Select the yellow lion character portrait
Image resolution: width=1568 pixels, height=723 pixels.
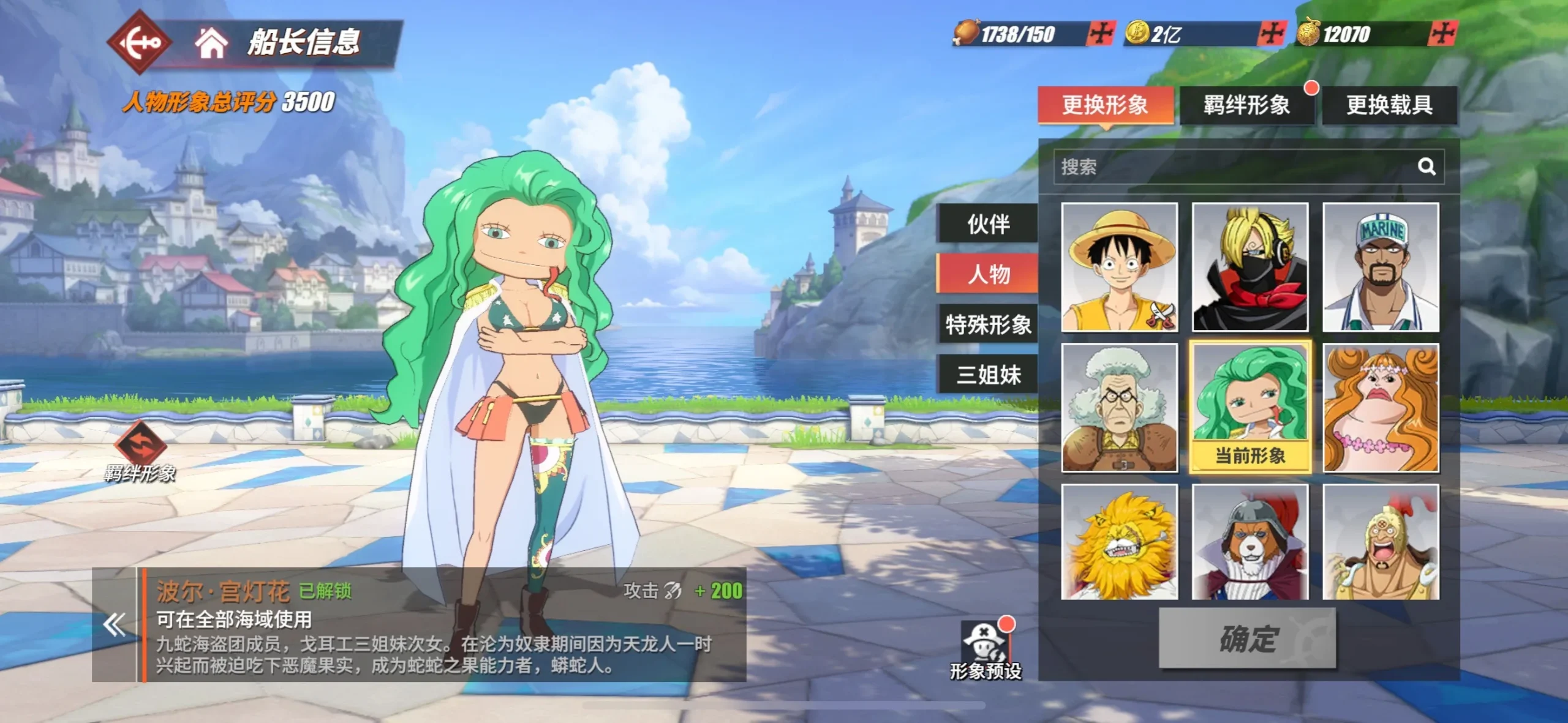tap(1119, 542)
